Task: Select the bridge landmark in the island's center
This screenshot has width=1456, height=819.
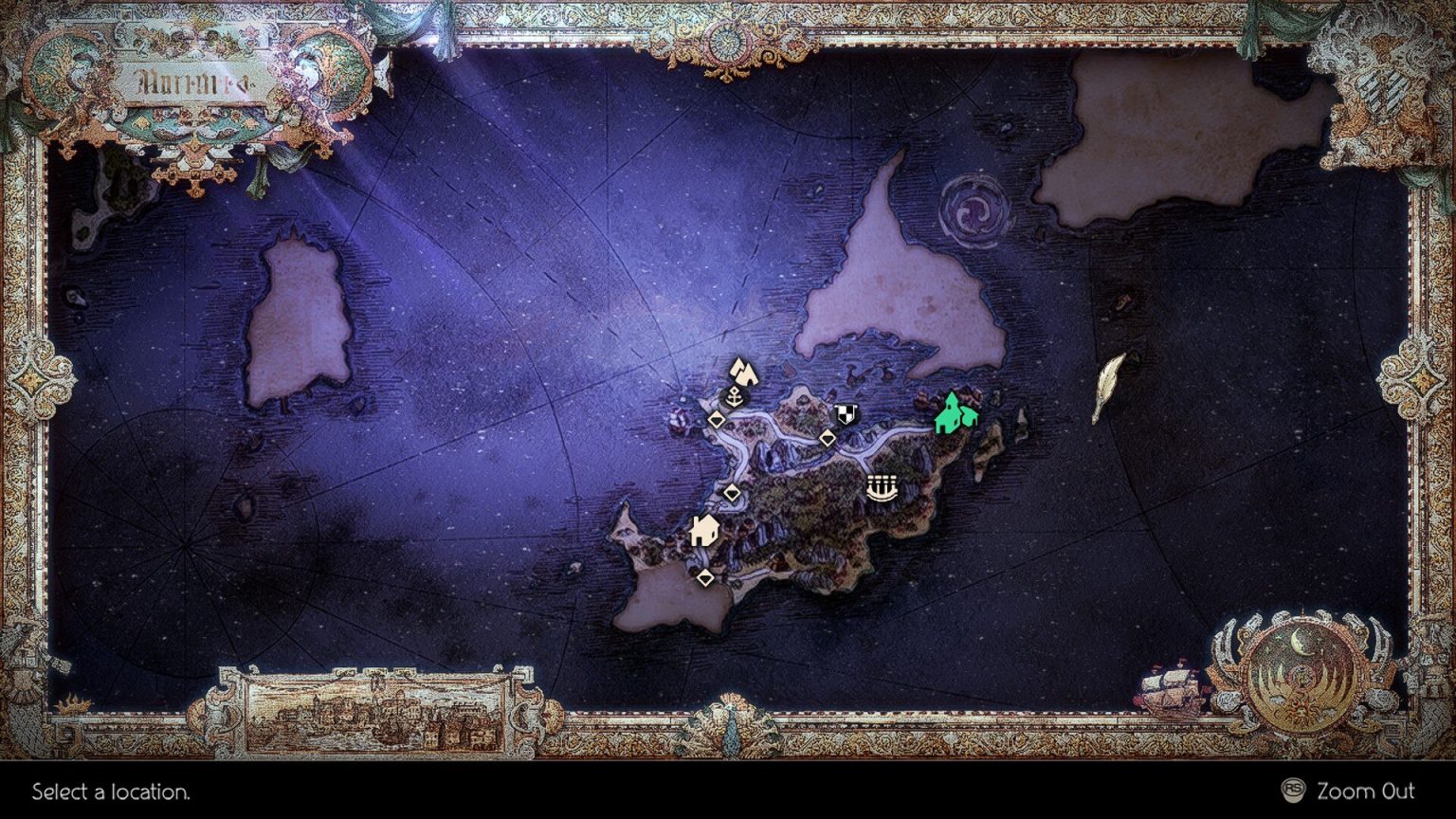Action: coord(883,487)
